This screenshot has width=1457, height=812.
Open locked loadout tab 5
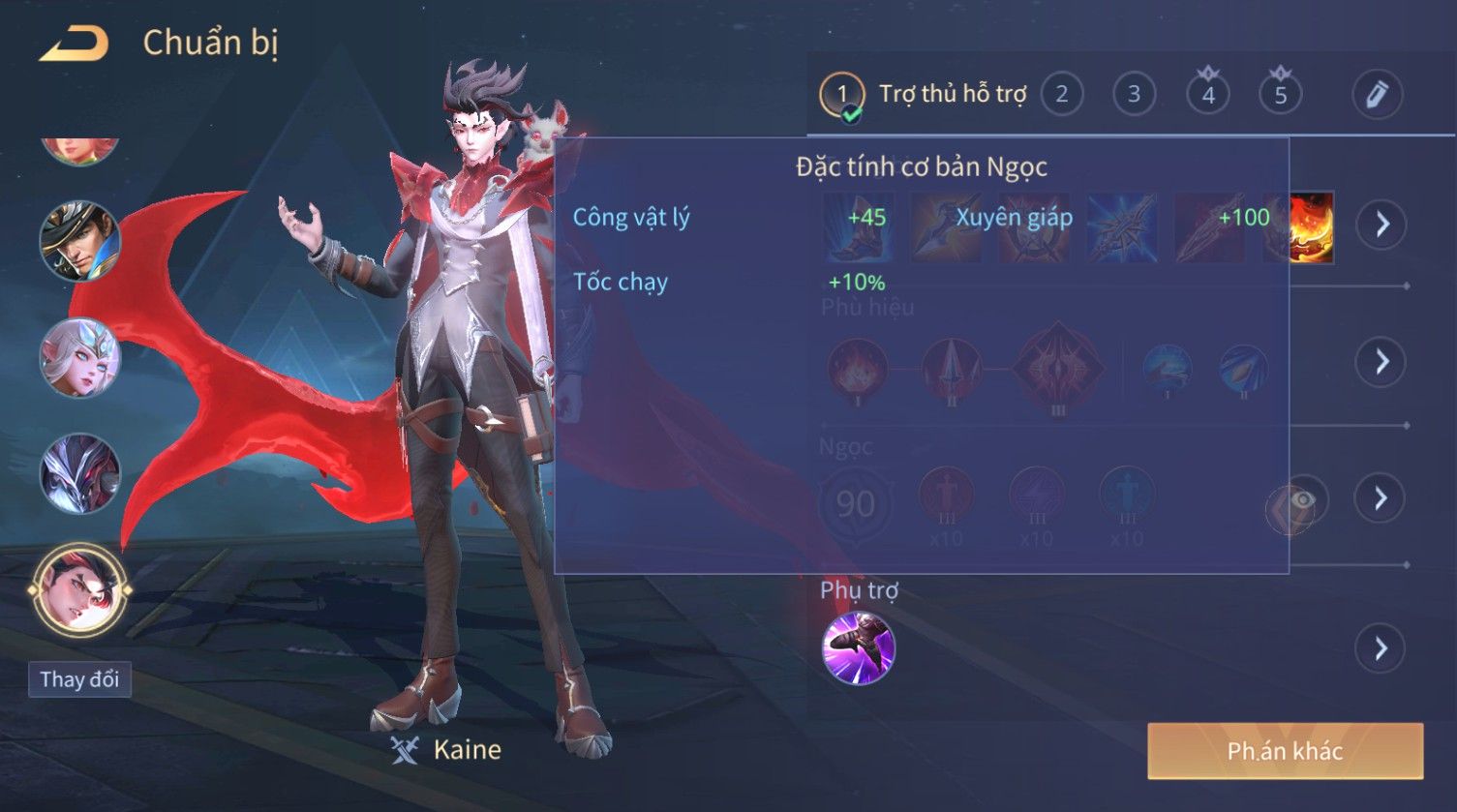click(1280, 95)
